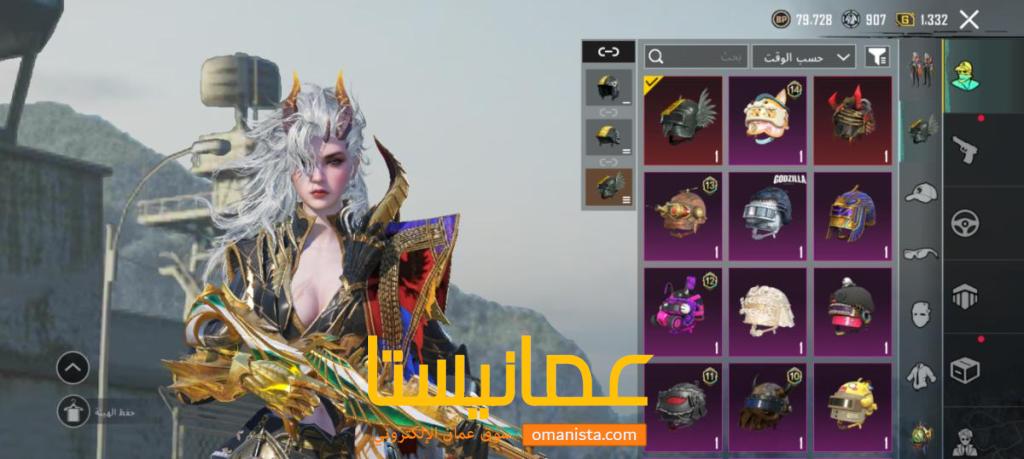Expand the up-arrow circle button
This screenshot has width=1024, height=459.
point(73,368)
